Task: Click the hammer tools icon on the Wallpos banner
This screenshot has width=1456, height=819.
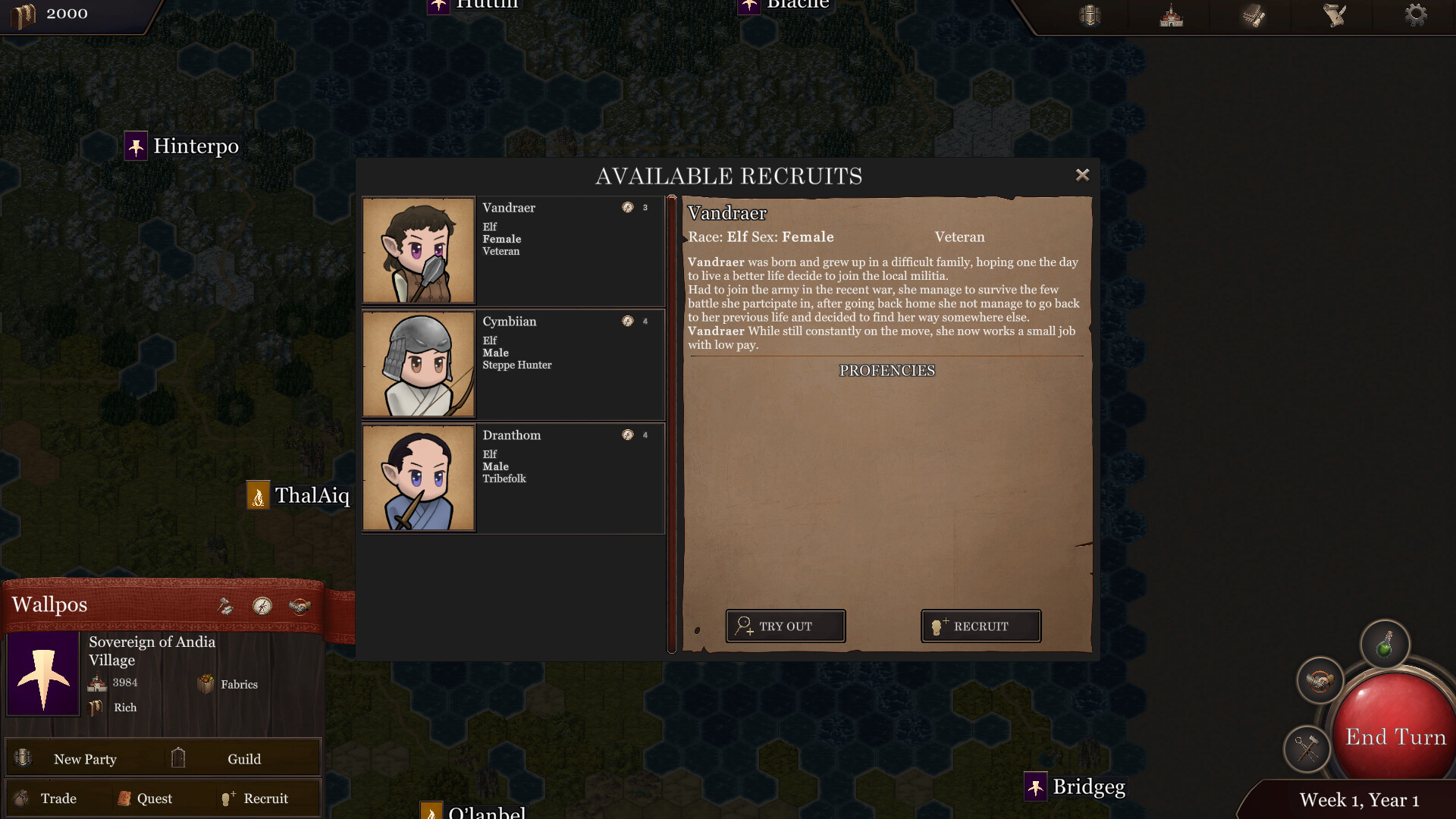Action: (x=225, y=605)
